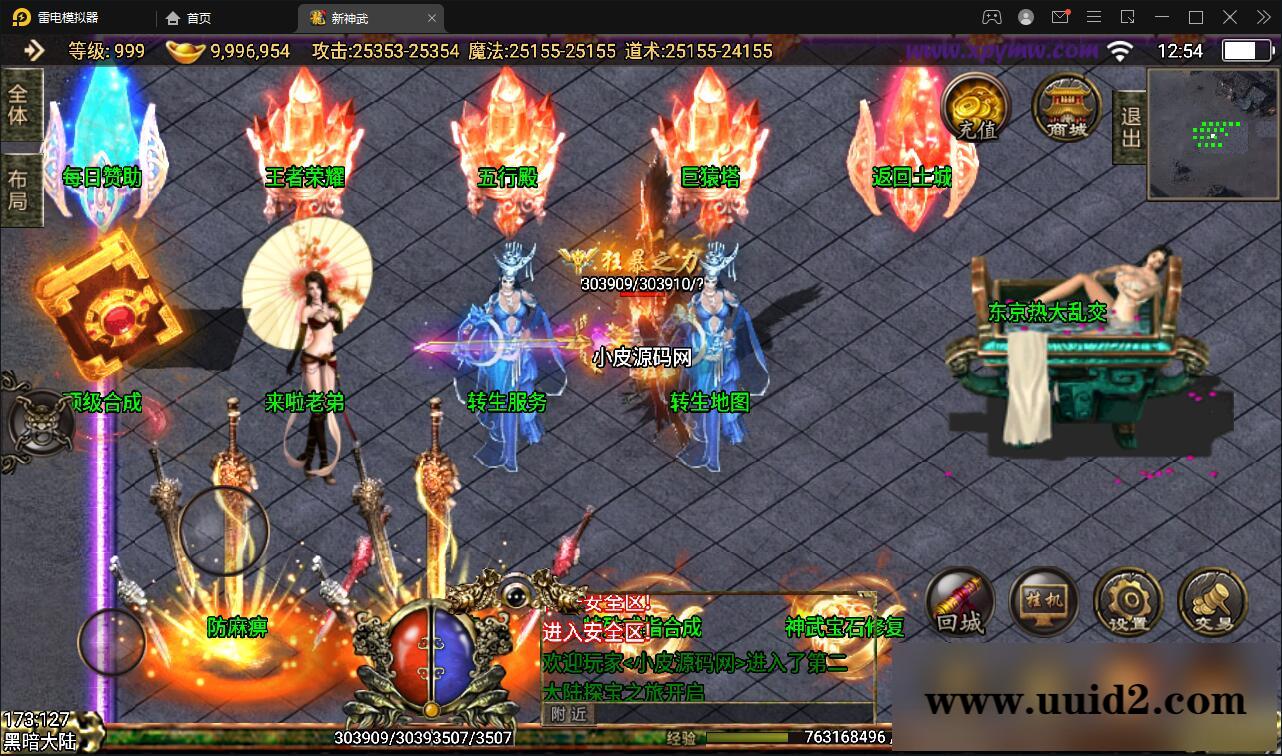Expand side panel with double-arrow icon
Image resolution: width=1282 pixels, height=756 pixels.
[x=33, y=50]
